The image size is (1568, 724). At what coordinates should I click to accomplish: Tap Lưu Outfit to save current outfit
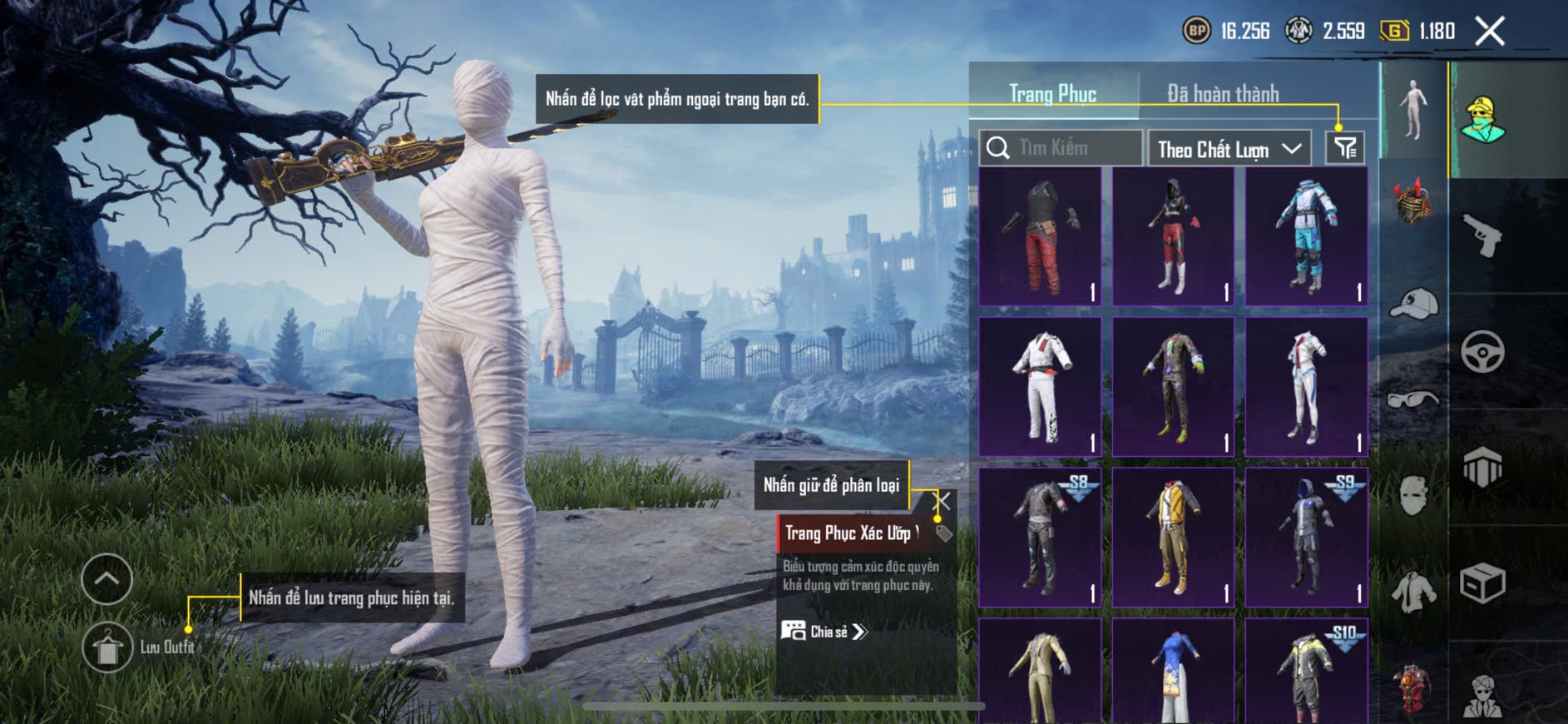108,647
